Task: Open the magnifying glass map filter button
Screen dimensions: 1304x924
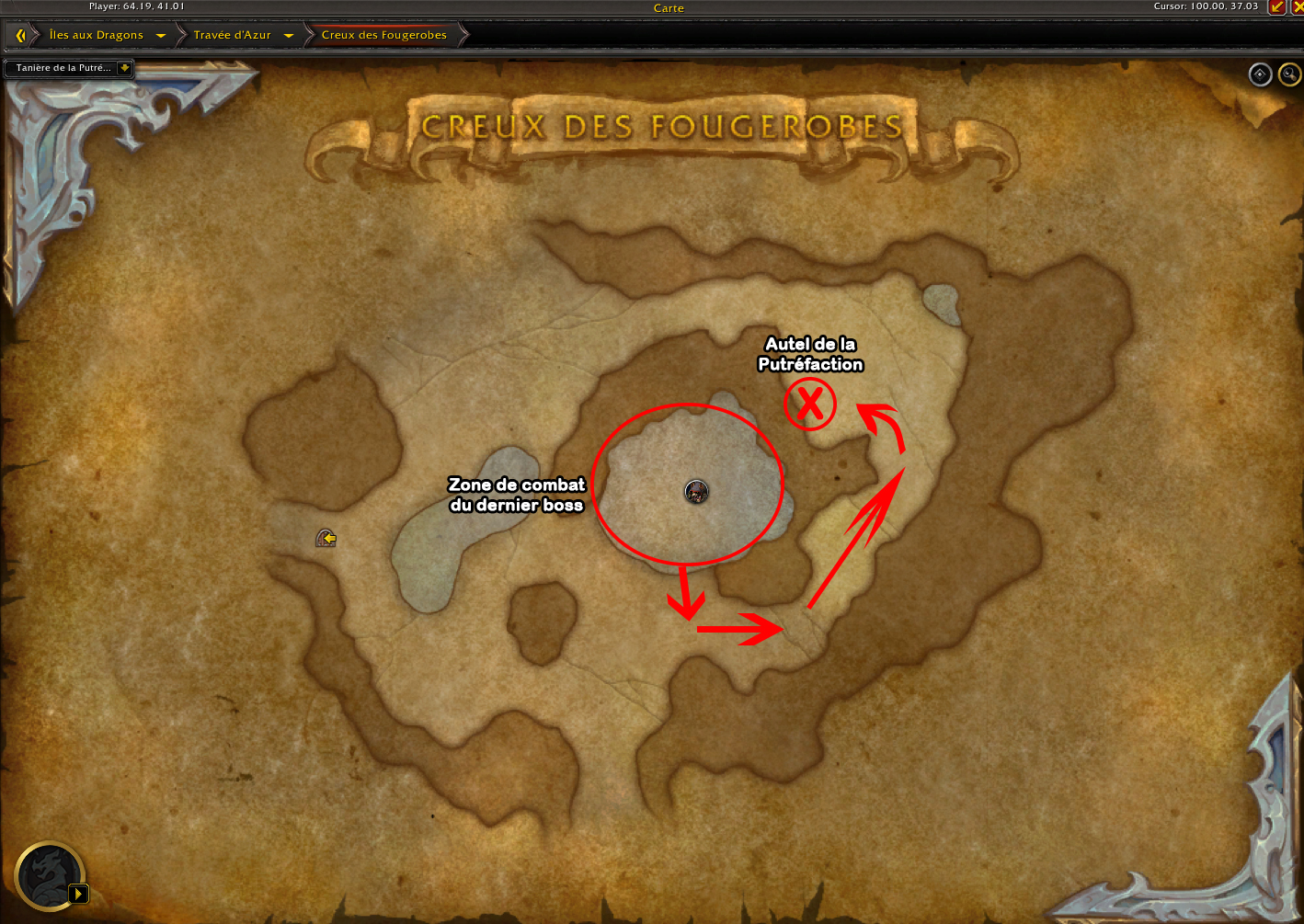Action: coord(1289,74)
